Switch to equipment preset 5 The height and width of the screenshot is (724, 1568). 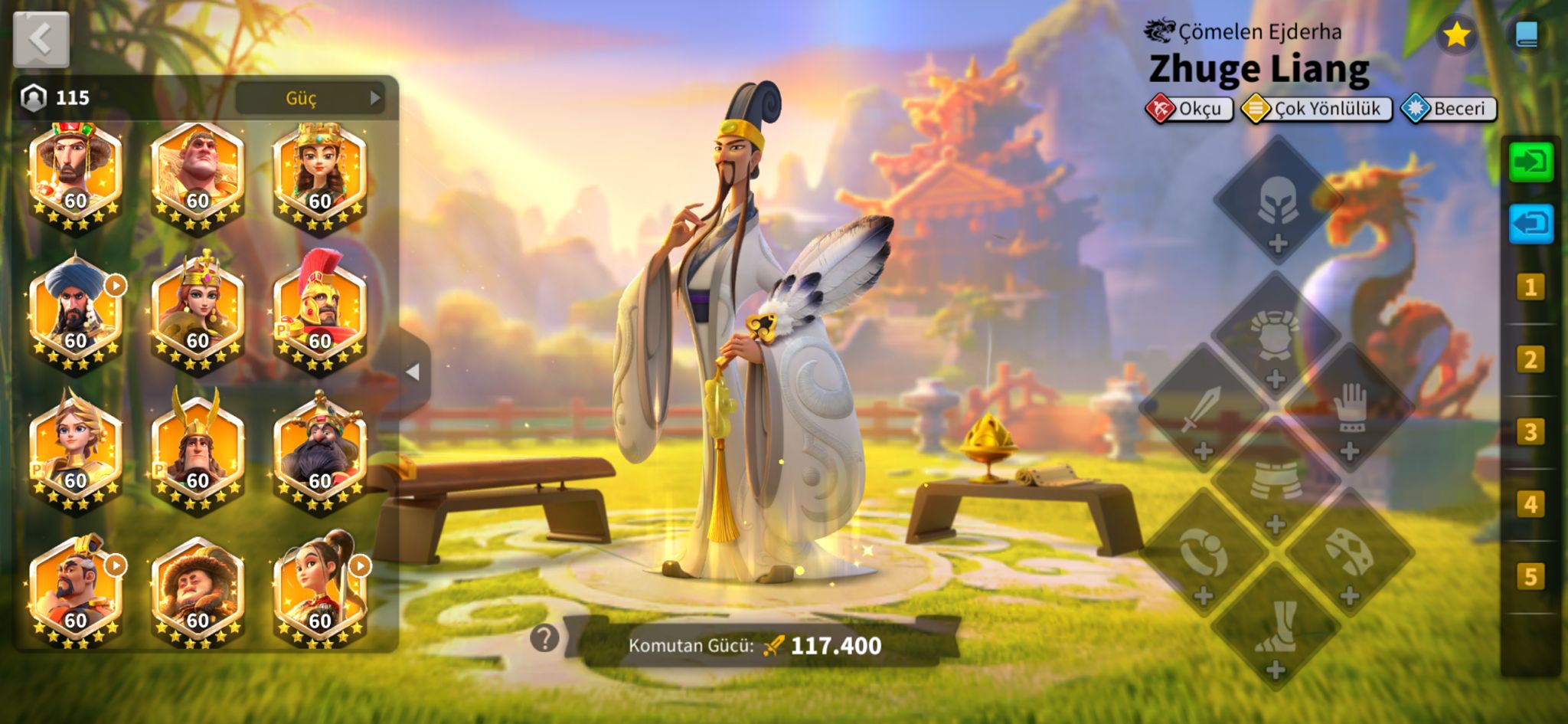(x=1530, y=576)
